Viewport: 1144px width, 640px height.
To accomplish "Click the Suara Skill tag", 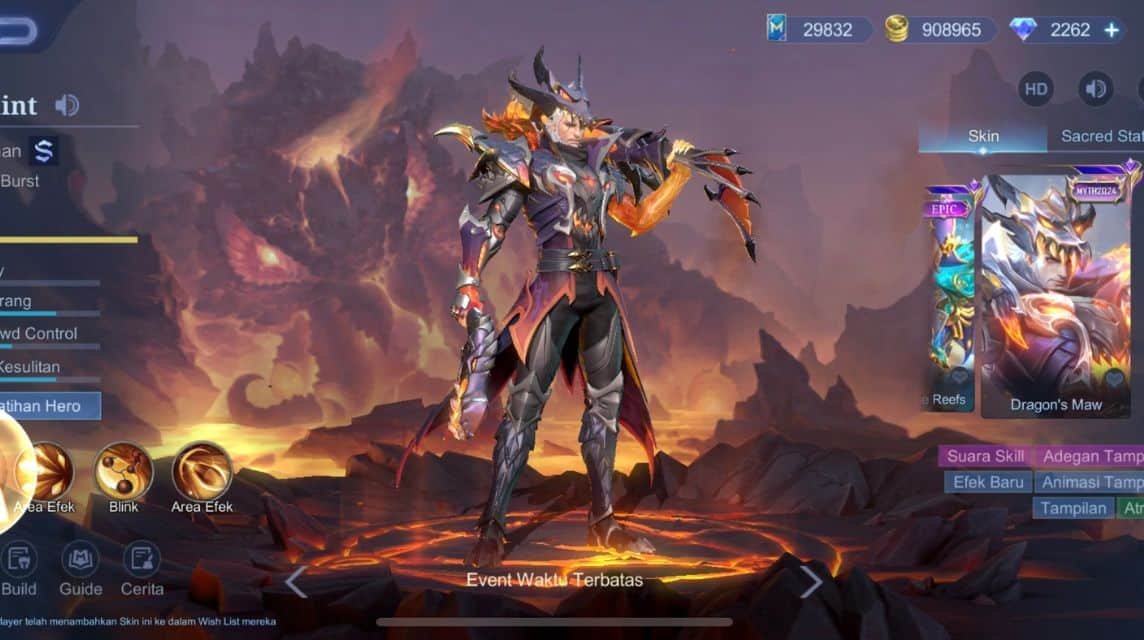I will (x=985, y=456).
